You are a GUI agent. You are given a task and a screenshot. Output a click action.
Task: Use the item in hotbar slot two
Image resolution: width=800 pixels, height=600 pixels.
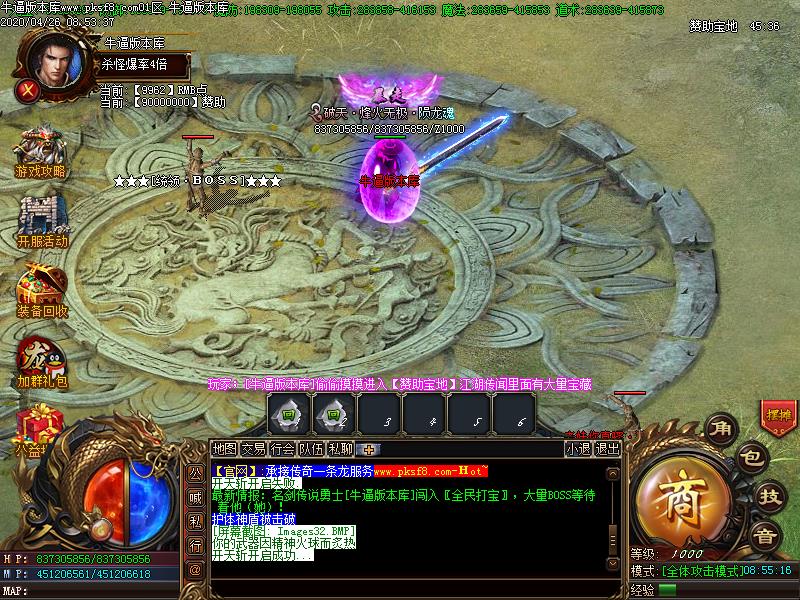(329, 413)
